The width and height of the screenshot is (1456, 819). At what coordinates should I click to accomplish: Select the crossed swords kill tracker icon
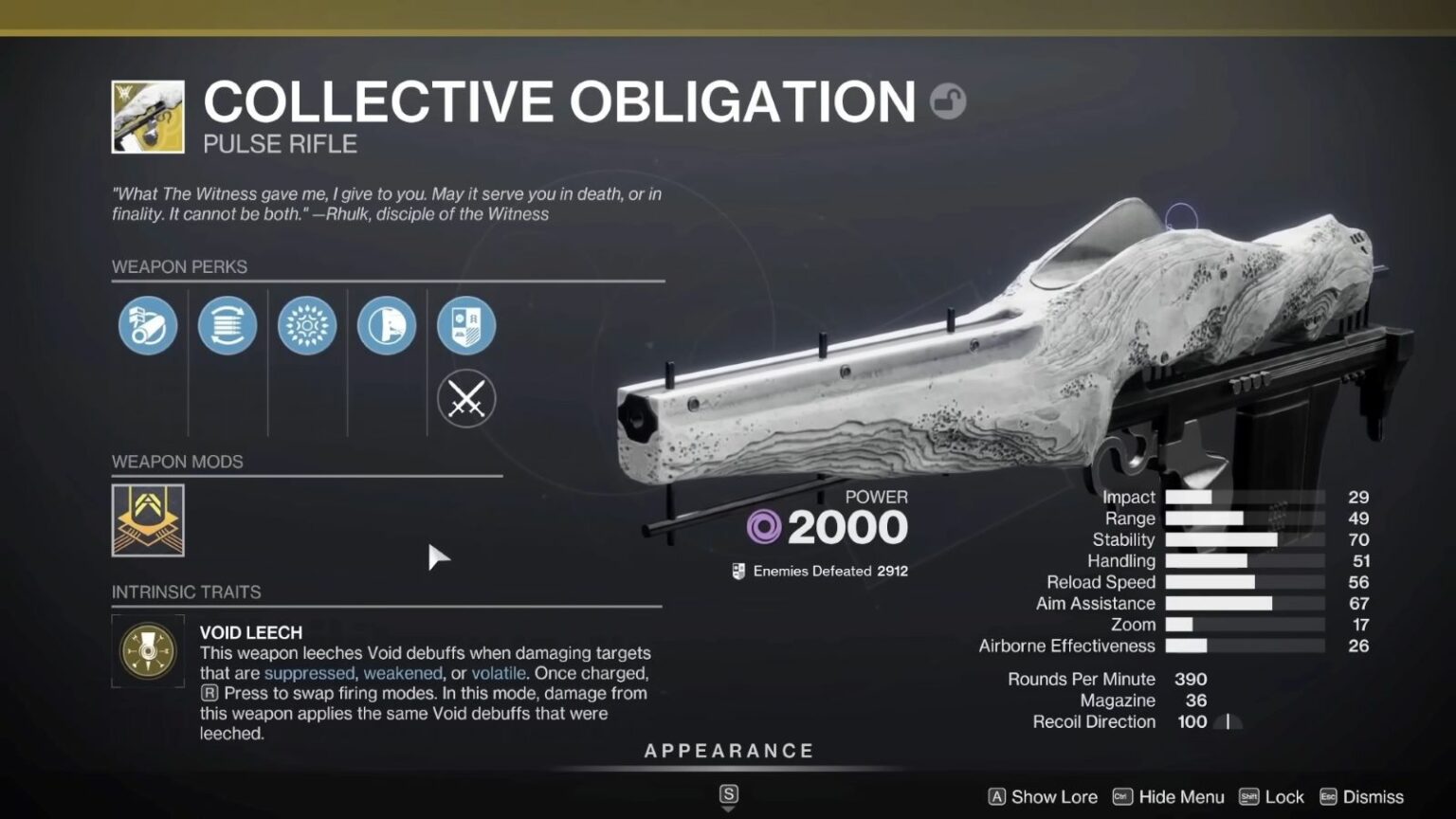(x=465, y=399)
